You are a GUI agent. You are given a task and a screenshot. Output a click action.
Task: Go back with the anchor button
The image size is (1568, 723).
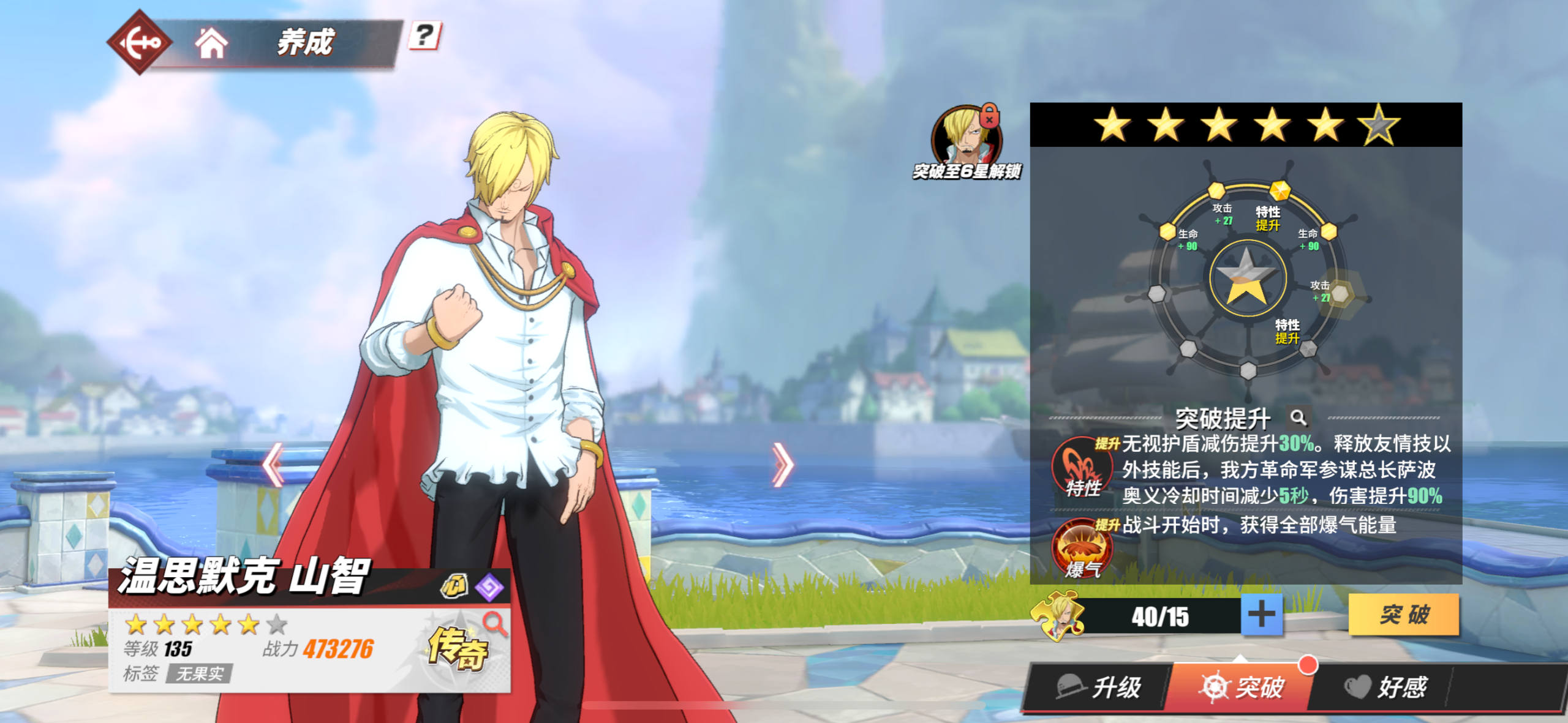pyautogui.click(x=140, y=42)
